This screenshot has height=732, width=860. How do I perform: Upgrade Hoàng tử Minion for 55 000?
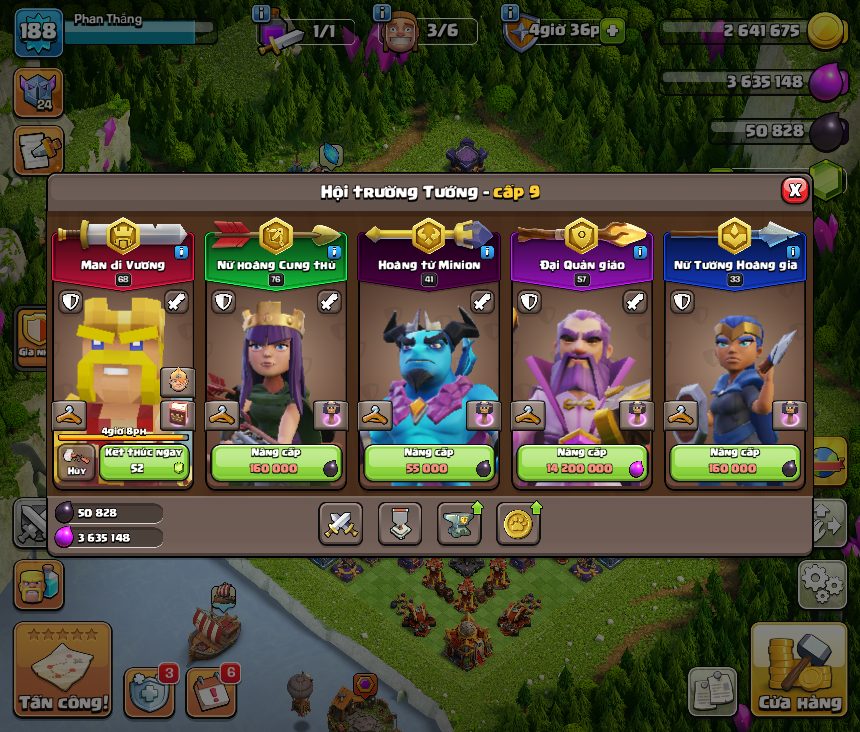pyautogui.click(x=429, y=463)
